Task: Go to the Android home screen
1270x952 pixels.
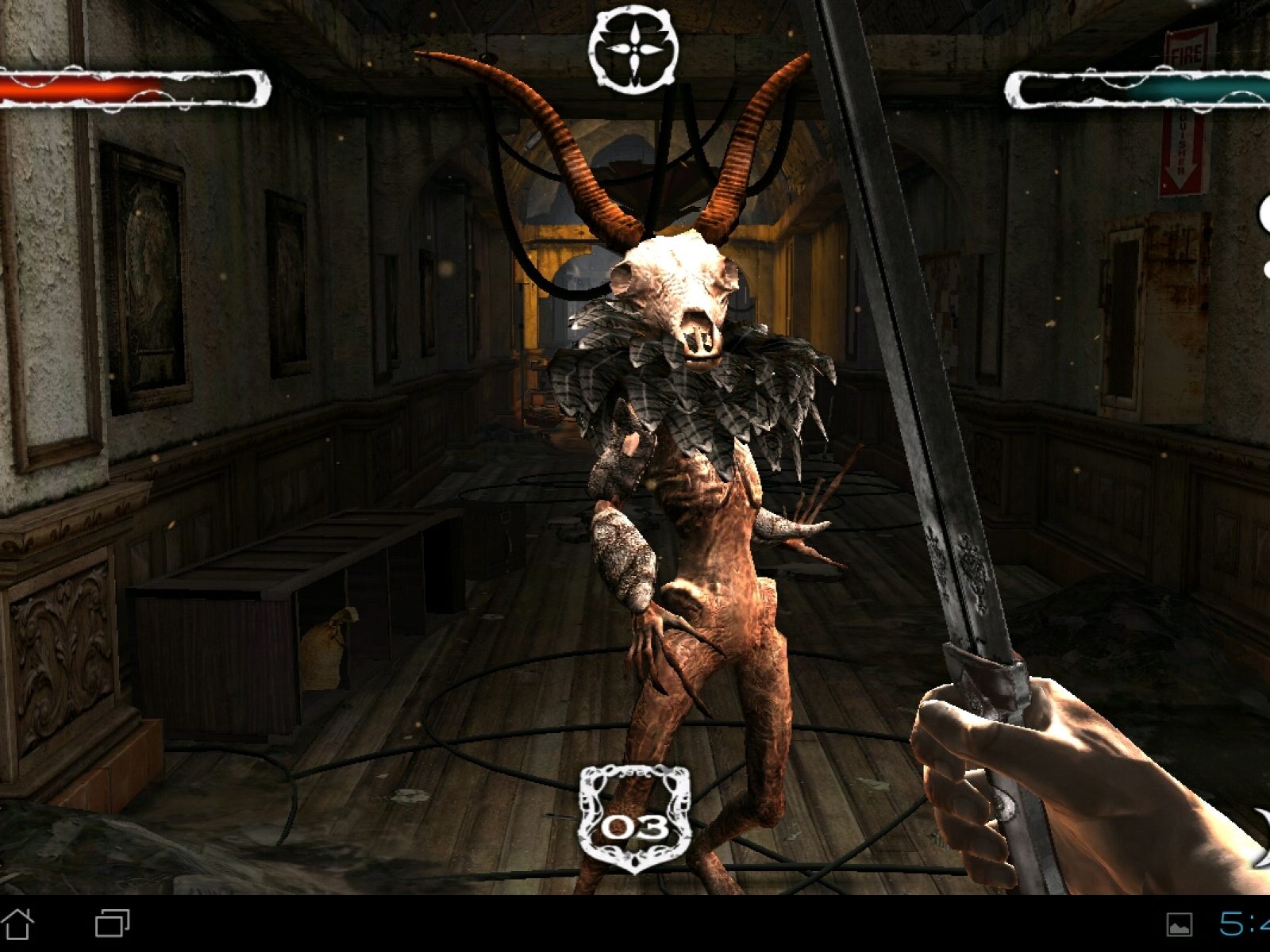Action: (19, 923)
